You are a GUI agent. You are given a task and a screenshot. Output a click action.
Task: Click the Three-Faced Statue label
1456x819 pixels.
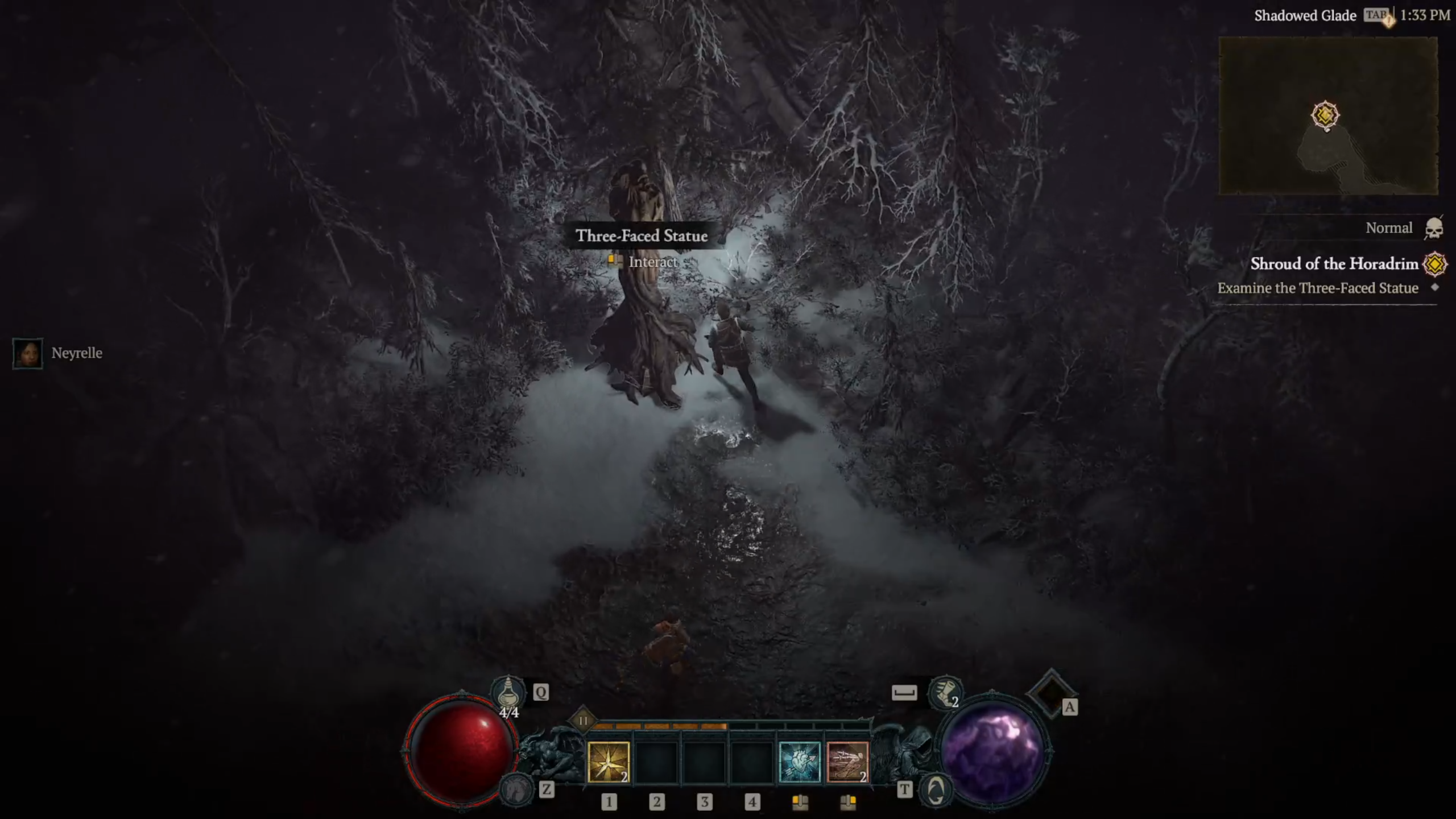pos(642,235)
